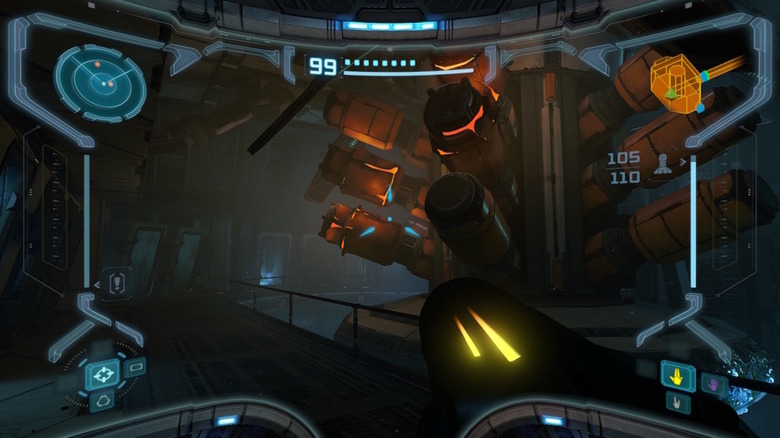780x438 pixels.
Task: Switch to the purple Wave Beam icon
Action: coord(713,383)
